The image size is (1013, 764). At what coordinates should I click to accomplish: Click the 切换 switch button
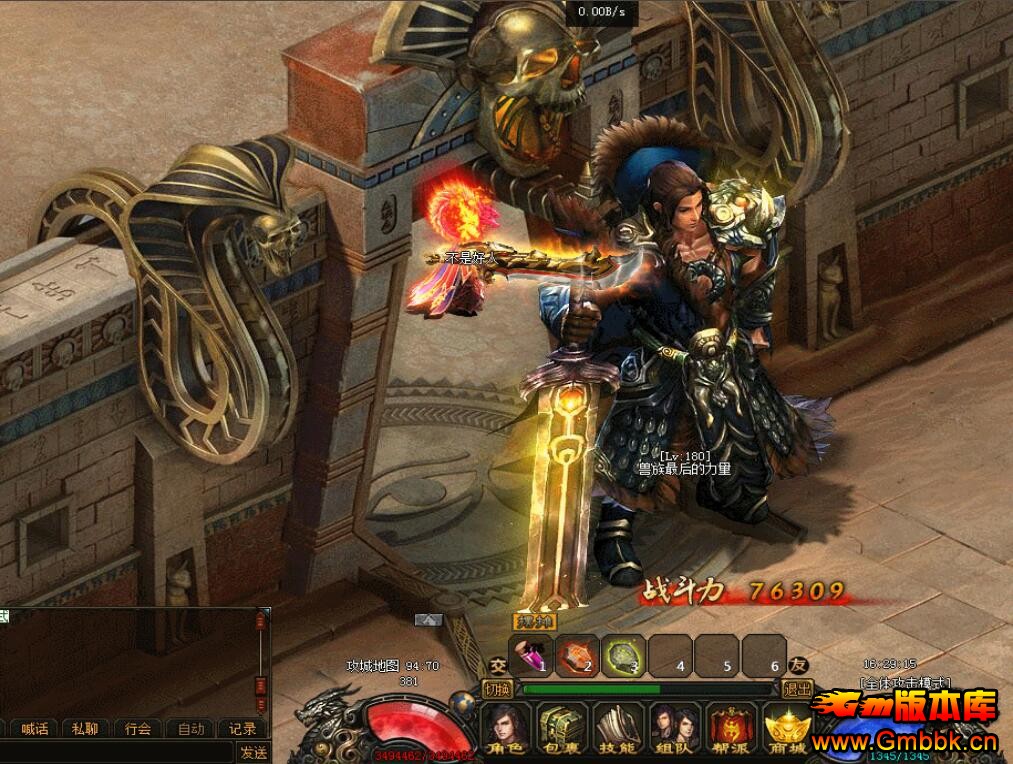pyautogui.click(x=497, y=688)
